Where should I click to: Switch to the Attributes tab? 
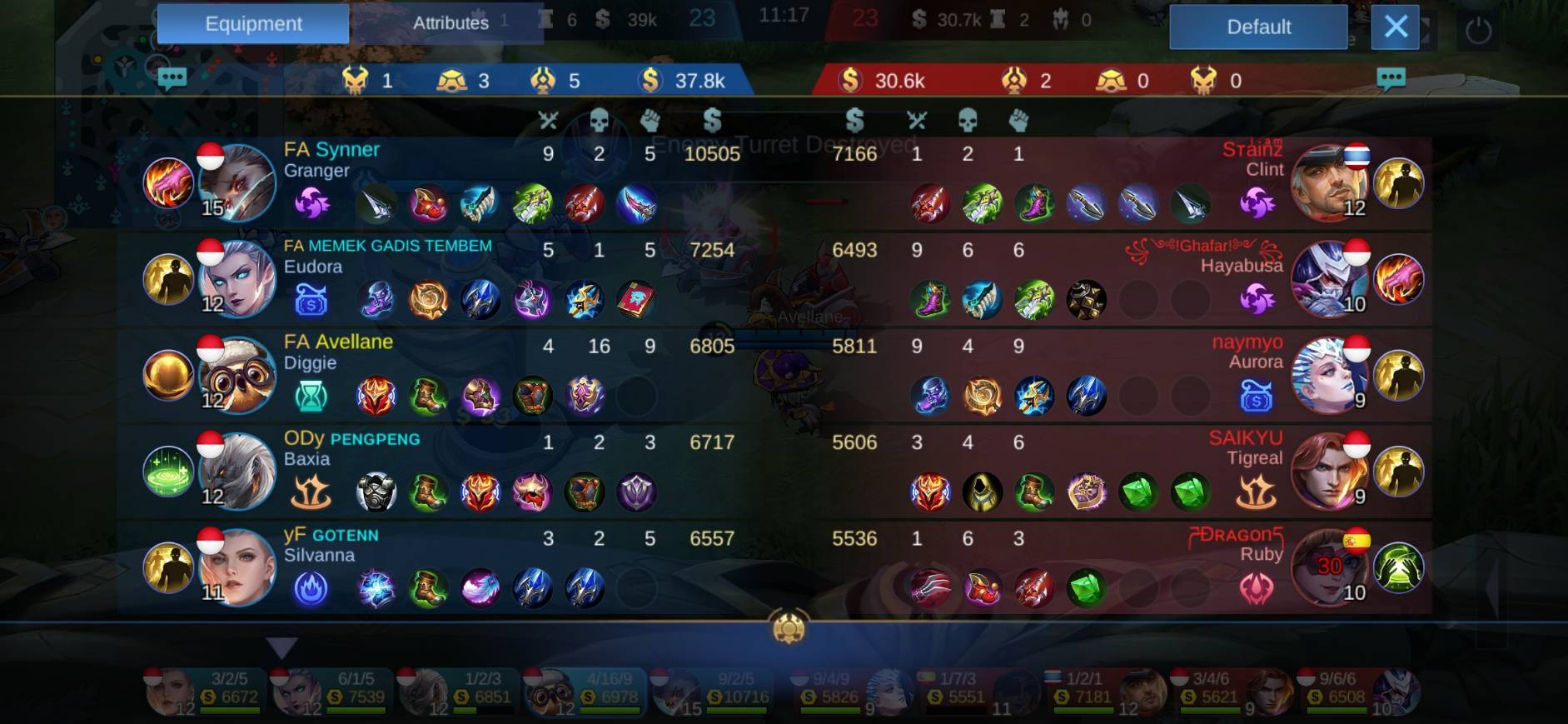(450, 22)
